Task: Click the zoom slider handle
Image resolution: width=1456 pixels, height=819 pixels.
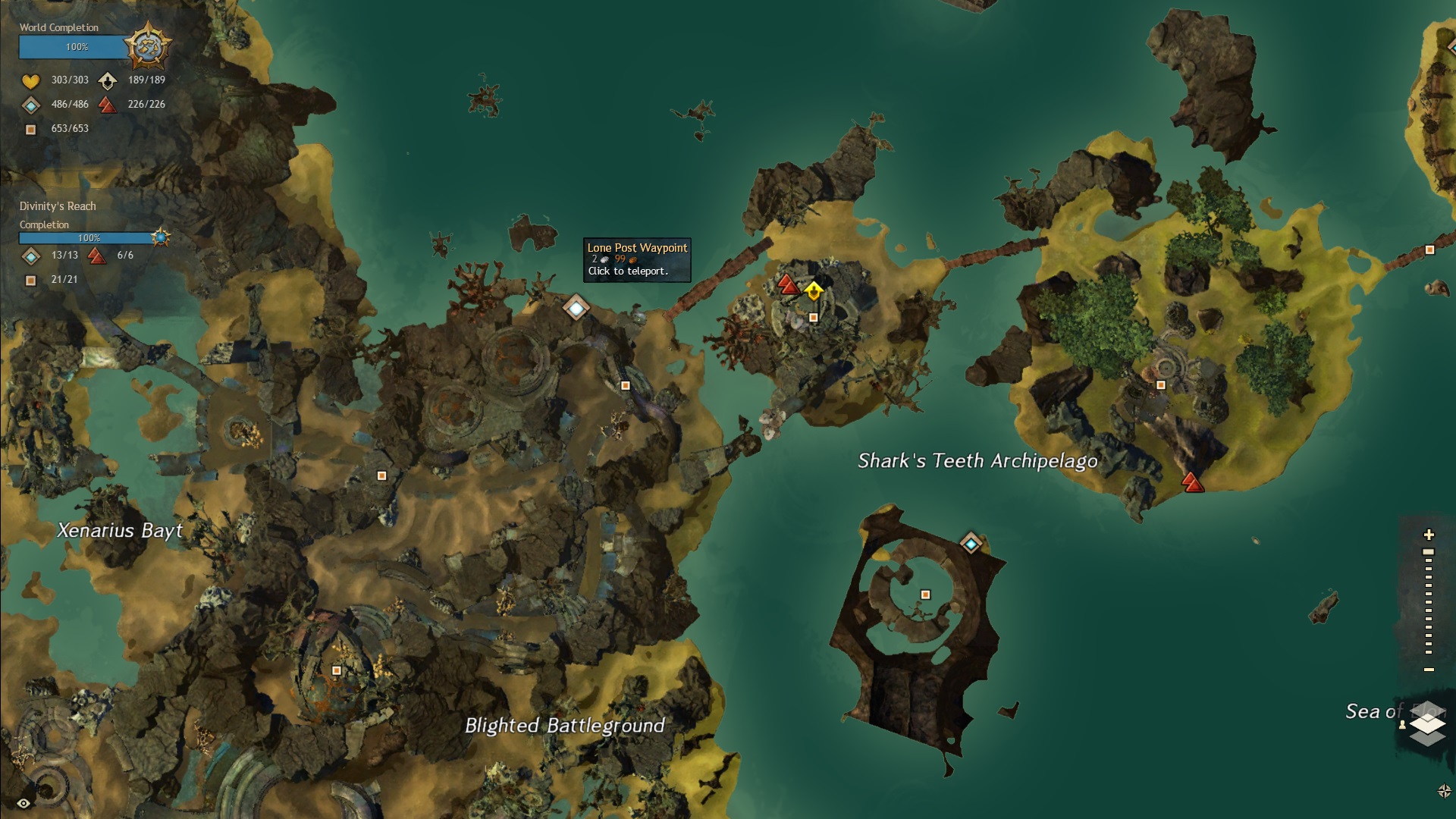Action: point(1429,552)
